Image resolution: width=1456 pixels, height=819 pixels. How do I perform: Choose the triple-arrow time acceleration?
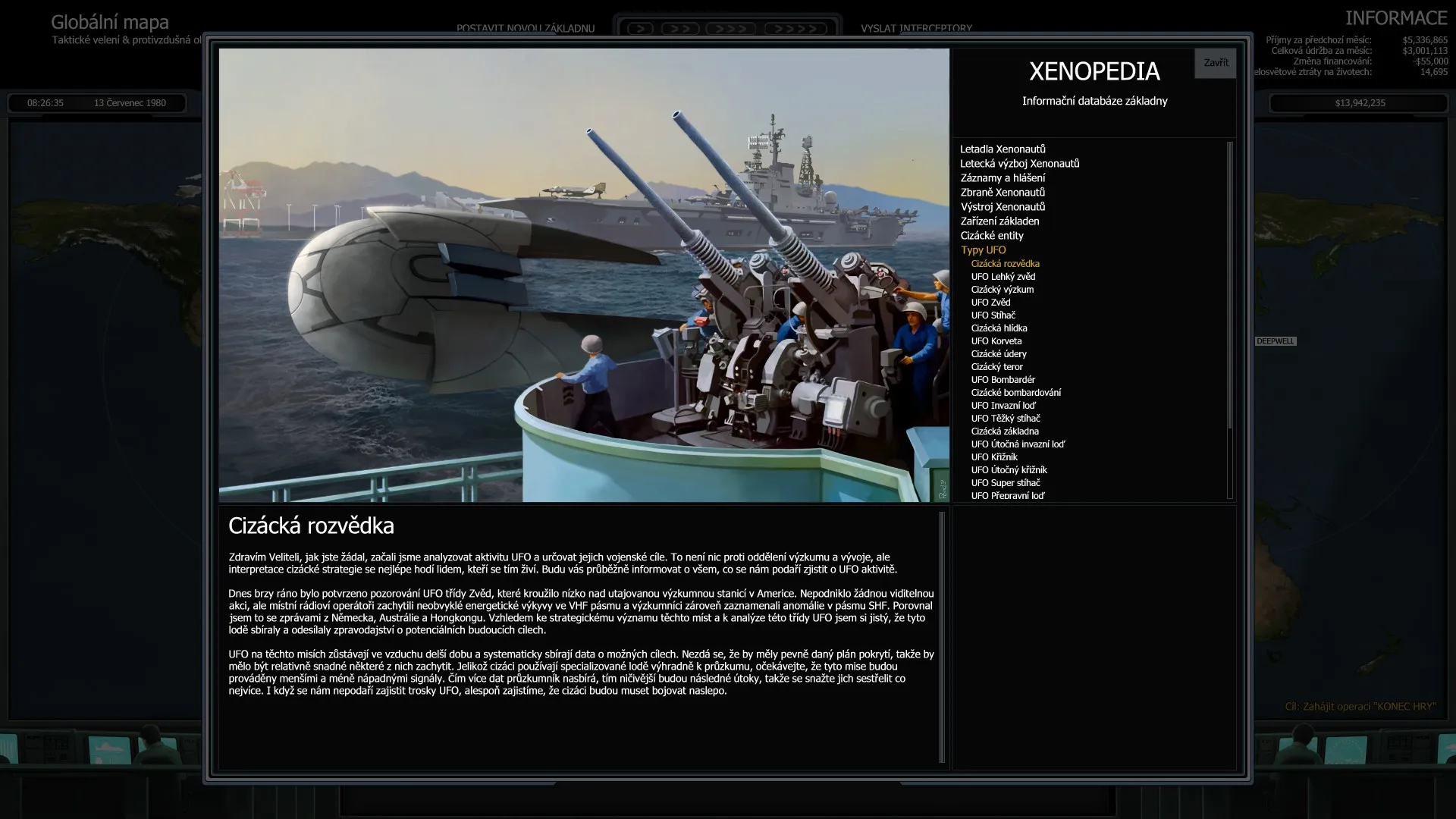[729, 27]
